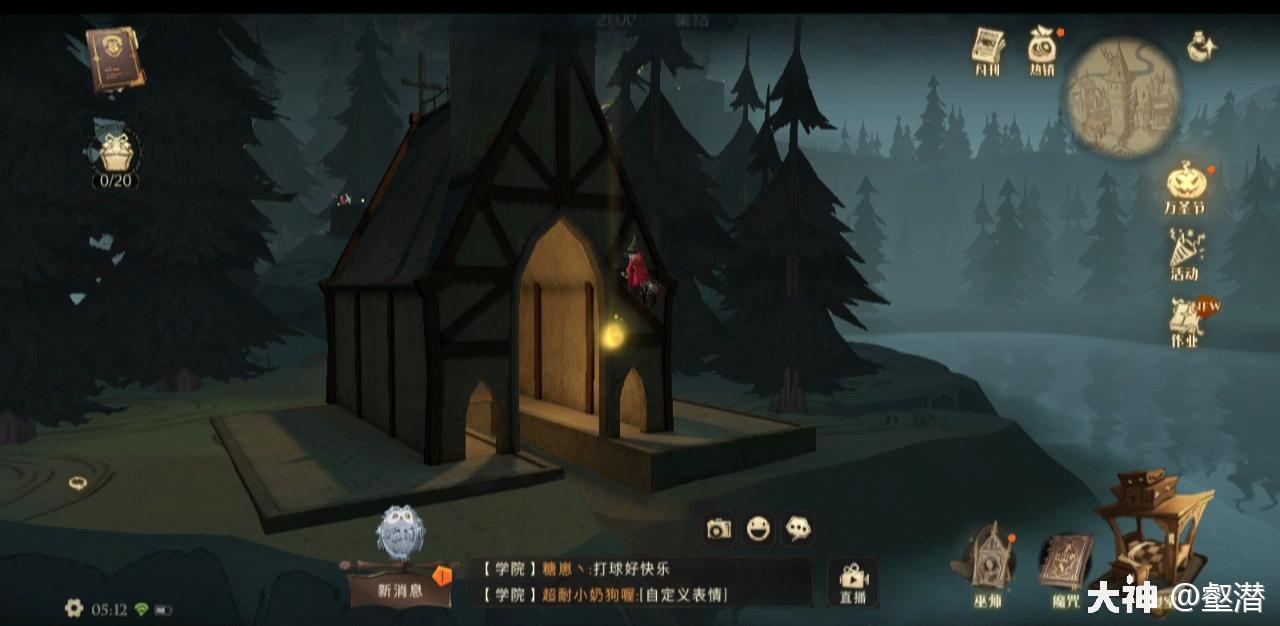Open the circular village minimap
The width and height of the screenshot is (1280, 626).
tap(1122, 98)
